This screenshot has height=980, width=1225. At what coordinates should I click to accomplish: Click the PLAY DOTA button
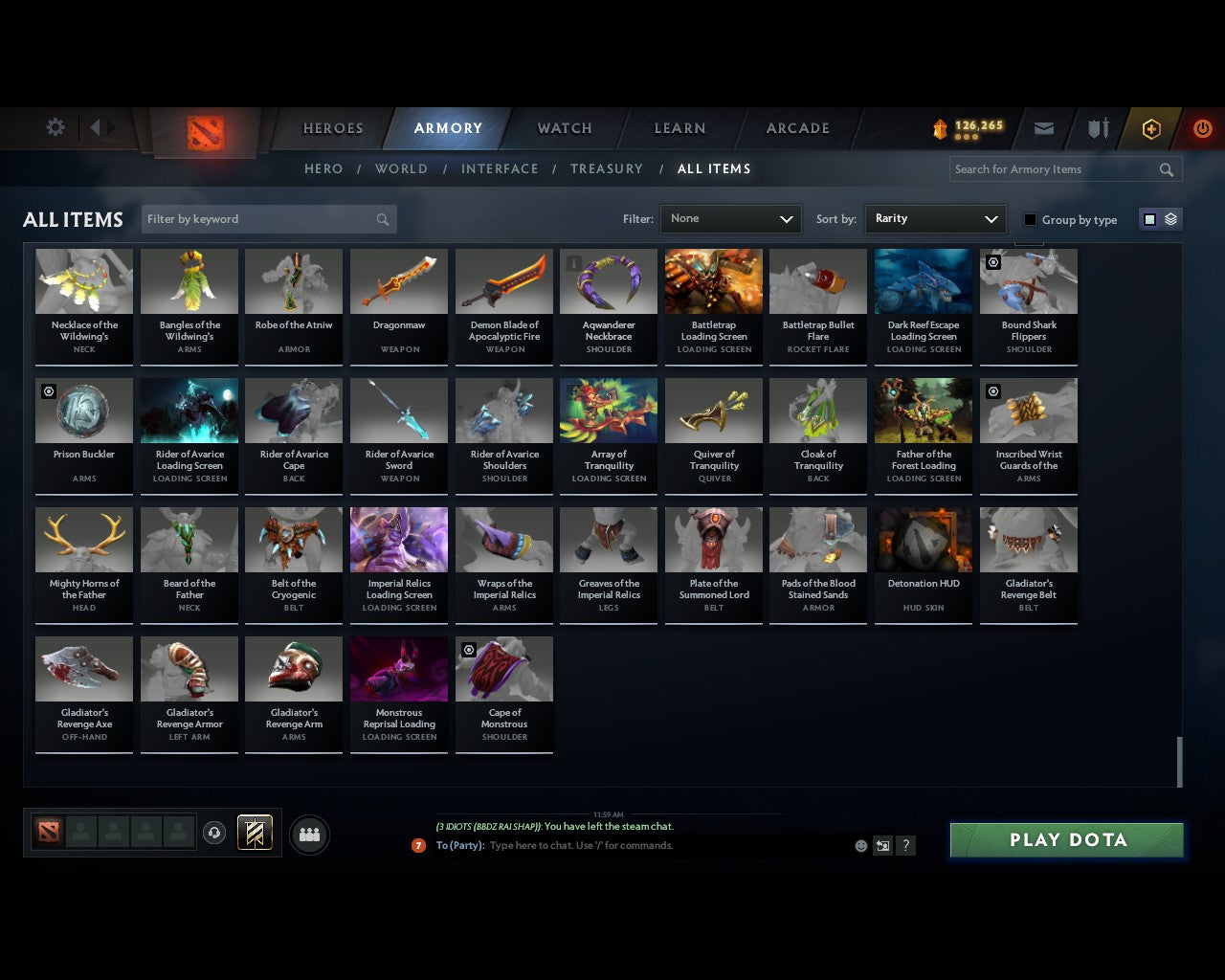[1066, 839]
